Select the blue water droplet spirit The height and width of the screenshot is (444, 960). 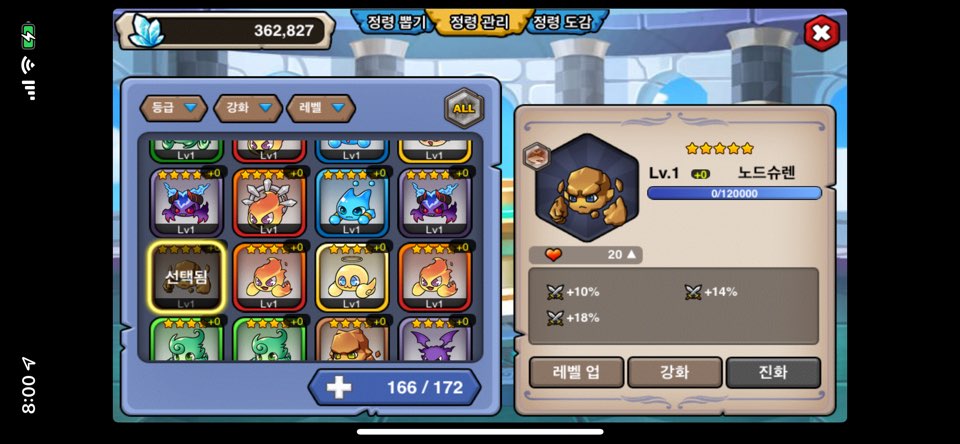point(351,202)
